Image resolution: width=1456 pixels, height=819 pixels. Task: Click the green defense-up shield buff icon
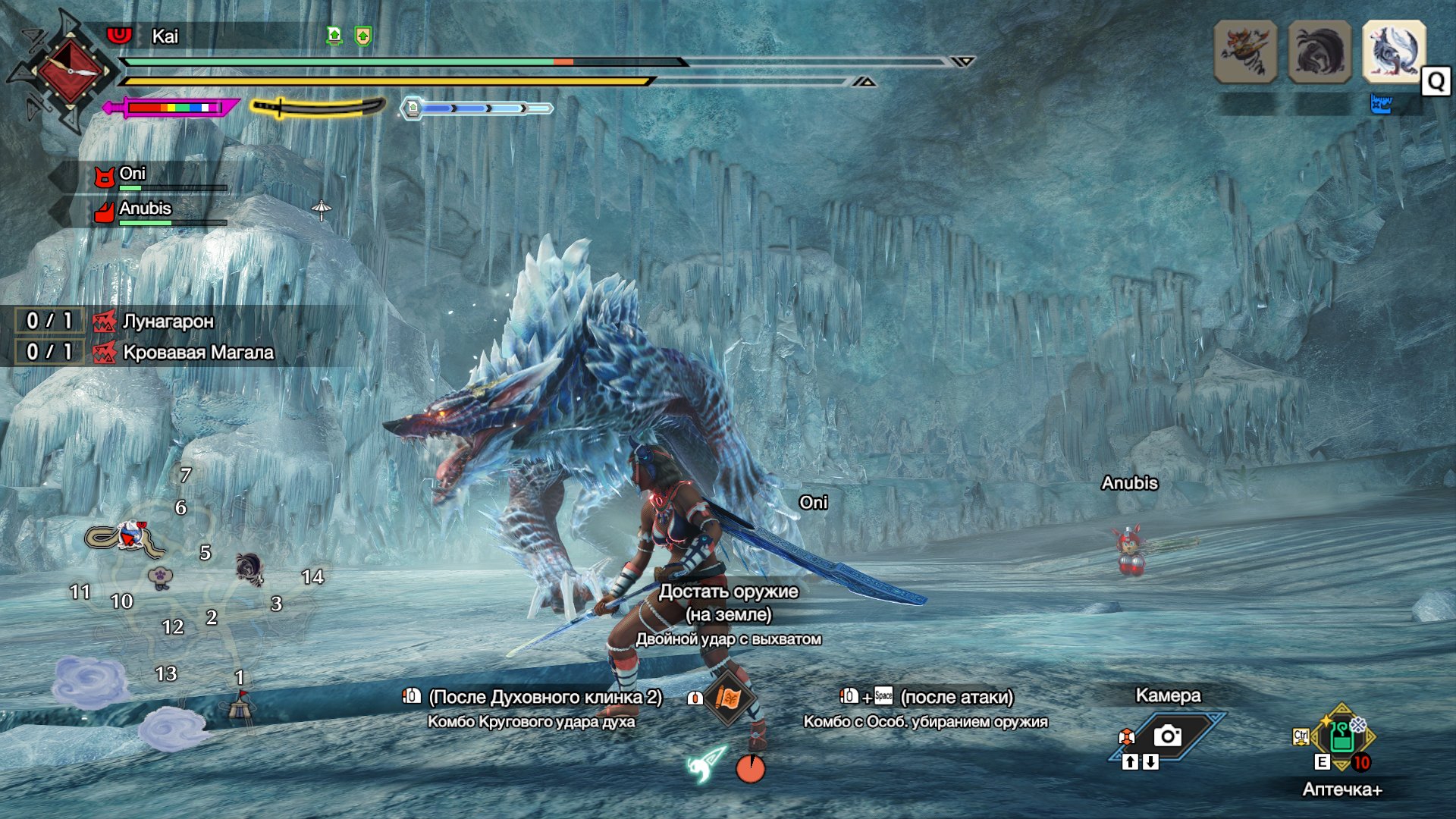click(363, 36)
